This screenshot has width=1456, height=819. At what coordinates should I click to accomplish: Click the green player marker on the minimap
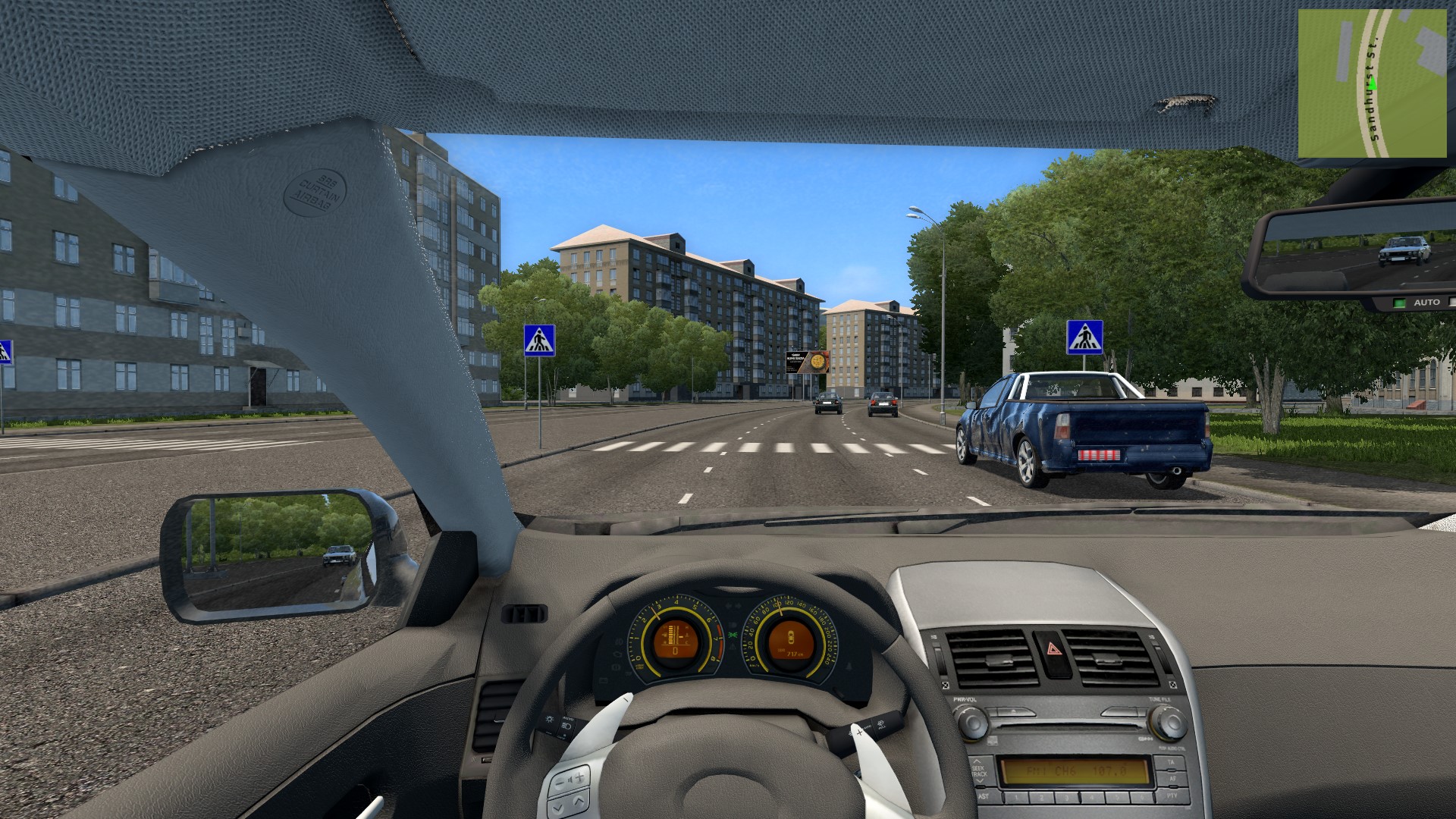[x=1373, y=83]
